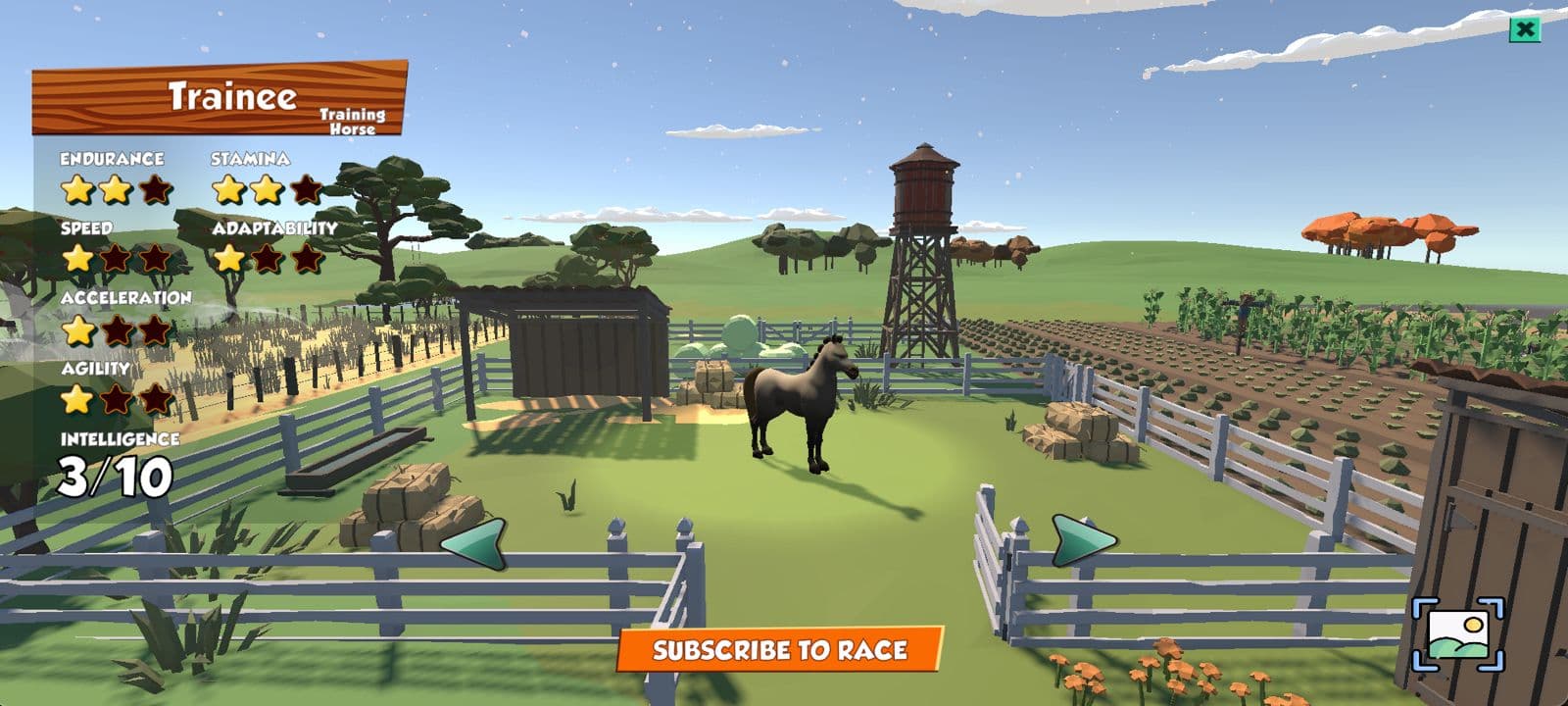This screenshot has width=1568, height=706.
Task: Show the previous horse with left arrow
Action: point(475,542)
